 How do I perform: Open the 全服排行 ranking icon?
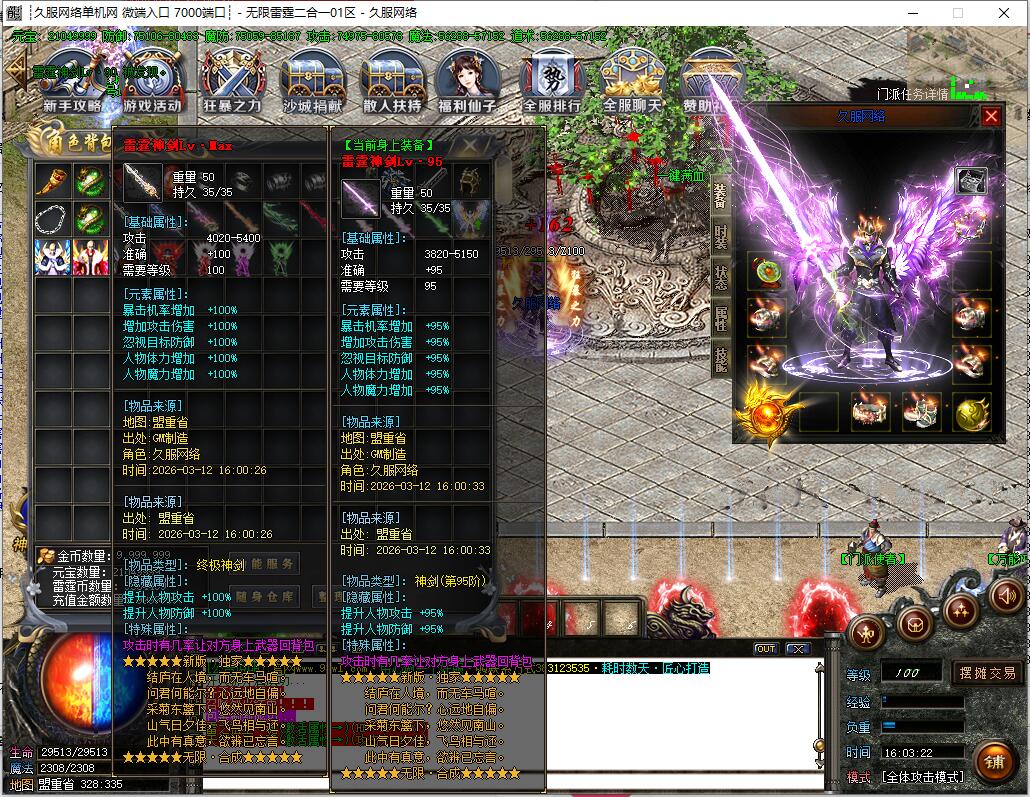pyautogui.click(x=552, y=79)
